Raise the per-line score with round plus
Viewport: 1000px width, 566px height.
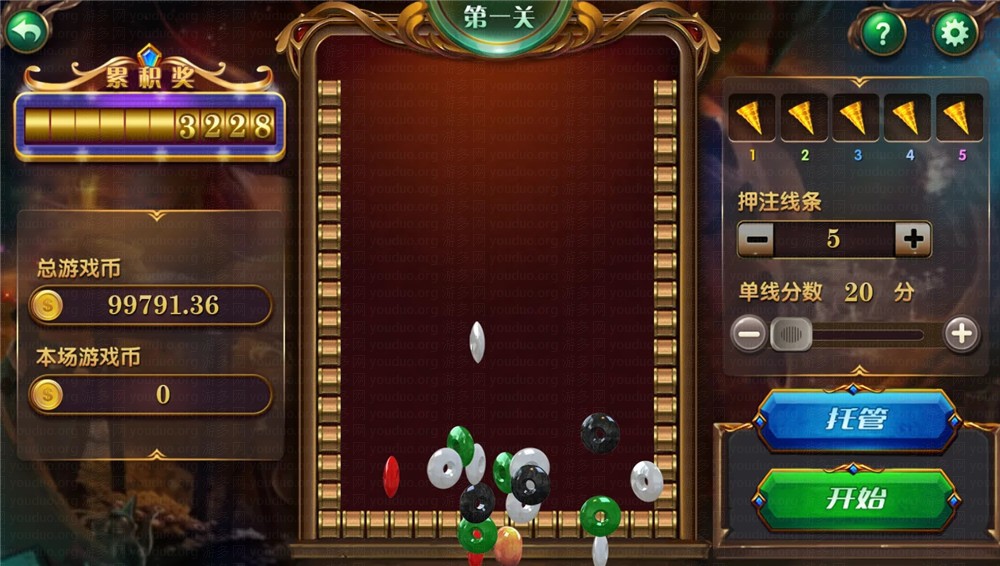point(961,333)
